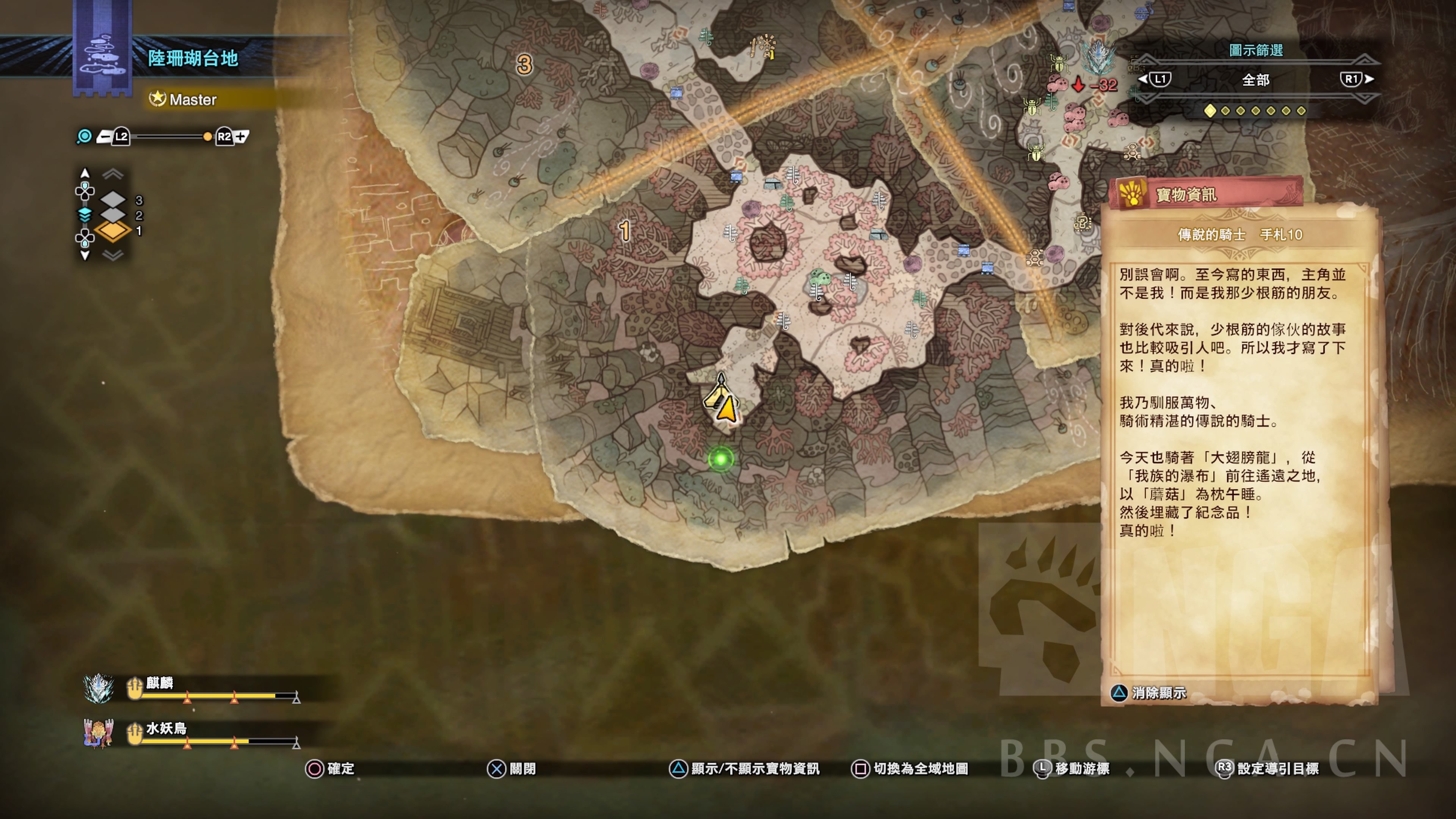Adjust the map zoom slider handle
1456x819 pixels.
(207, 137)
